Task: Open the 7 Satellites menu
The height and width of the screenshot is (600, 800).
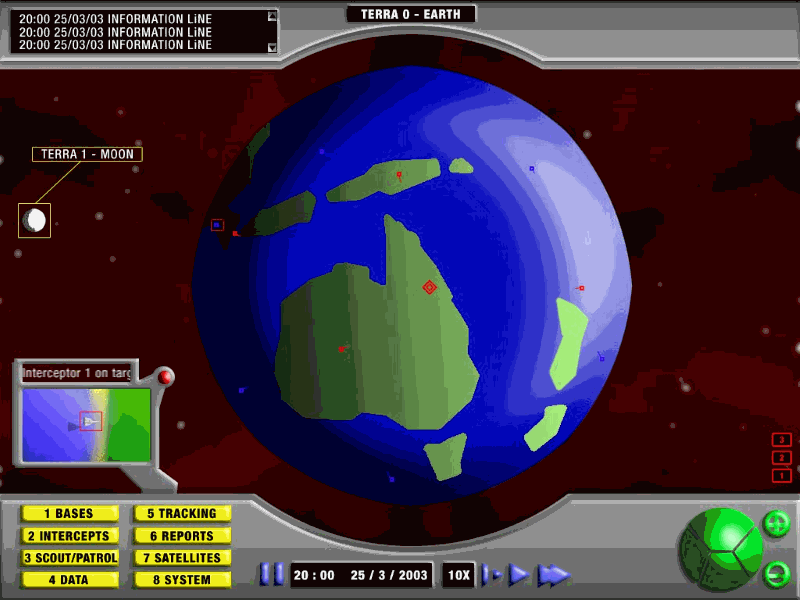Action: point(182,558)
